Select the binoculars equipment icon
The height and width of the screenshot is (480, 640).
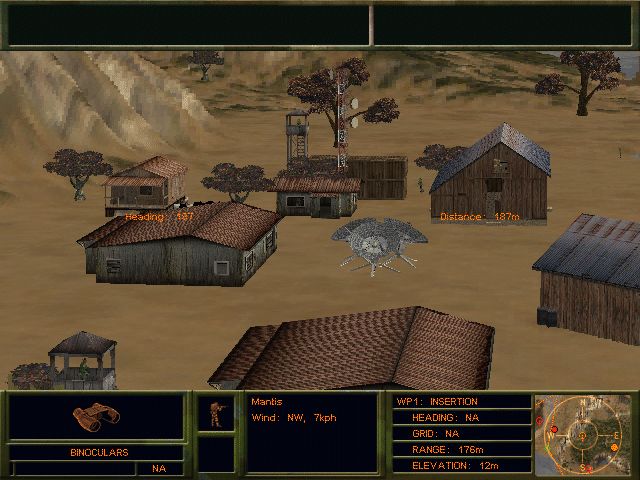96,417
